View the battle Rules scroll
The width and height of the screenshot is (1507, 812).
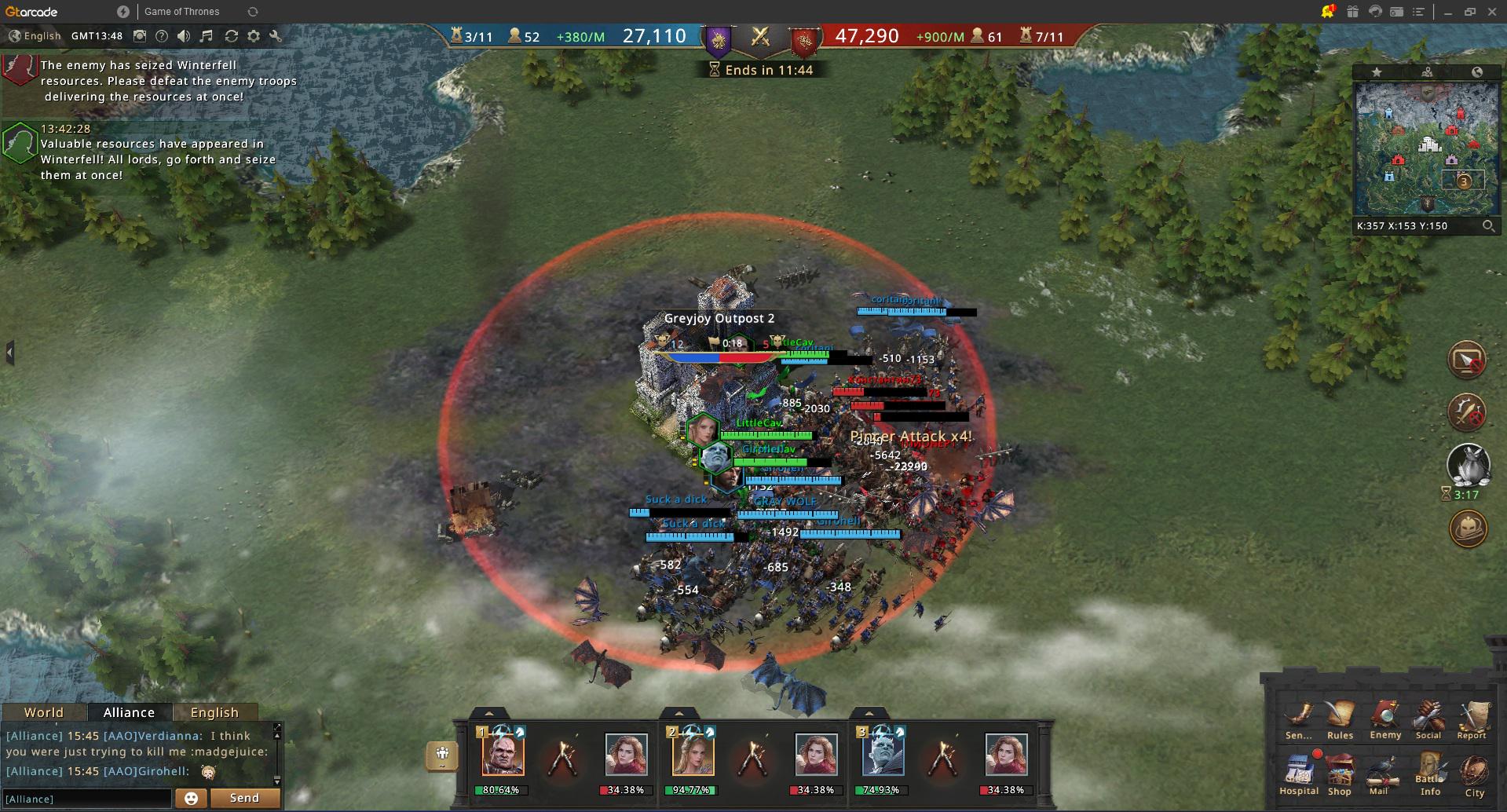point(1340,717)
